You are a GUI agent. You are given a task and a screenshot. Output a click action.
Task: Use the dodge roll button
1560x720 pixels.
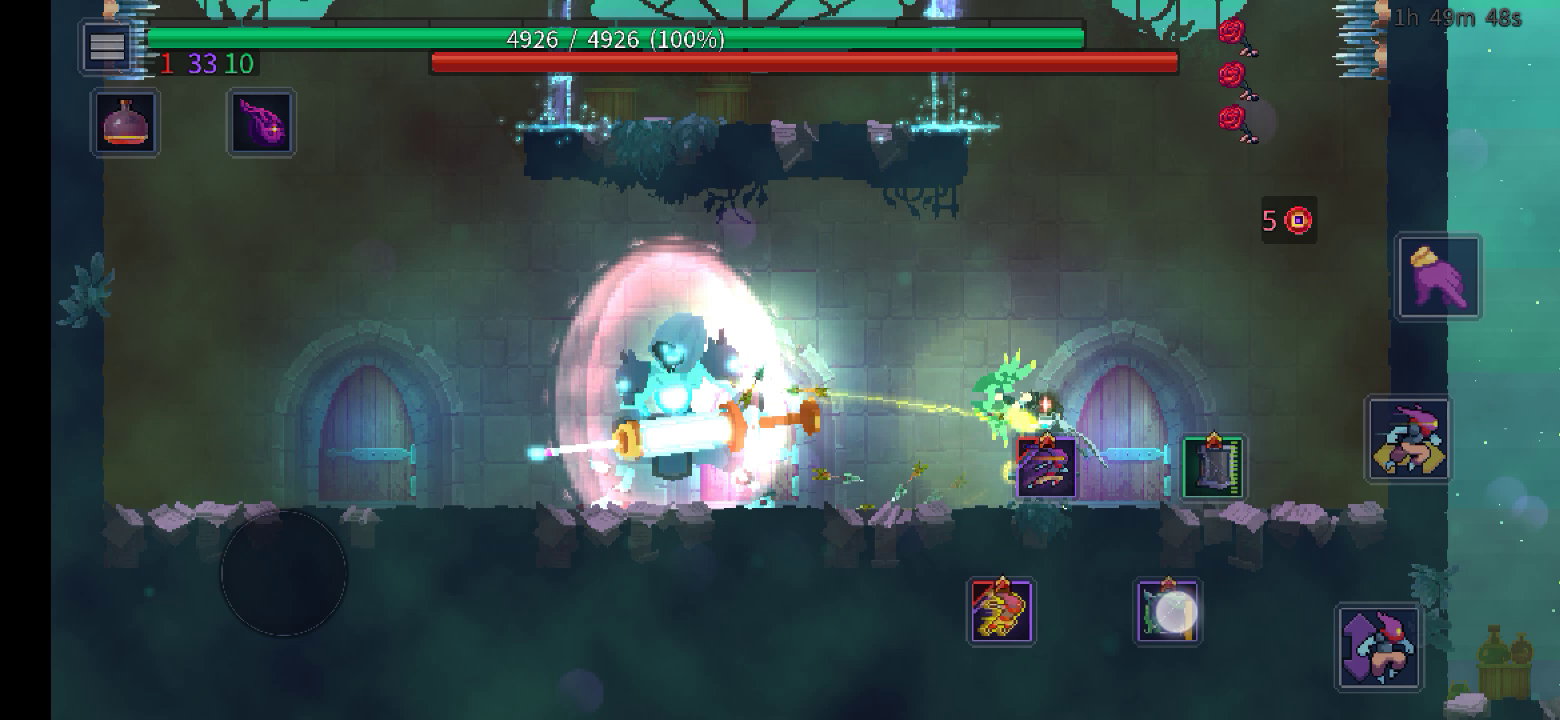point(1408,439)
